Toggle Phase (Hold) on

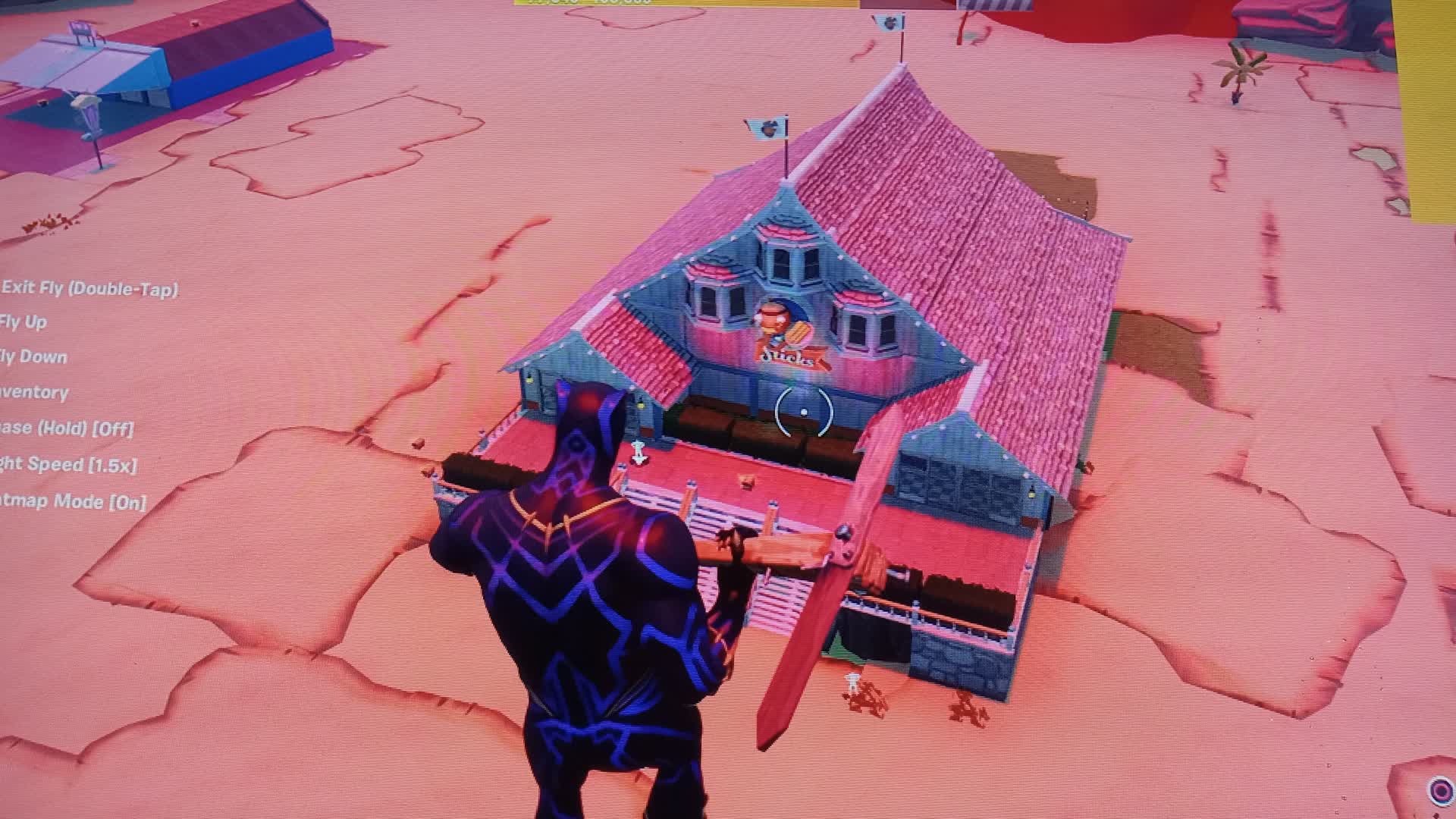(x=64, y=428)
